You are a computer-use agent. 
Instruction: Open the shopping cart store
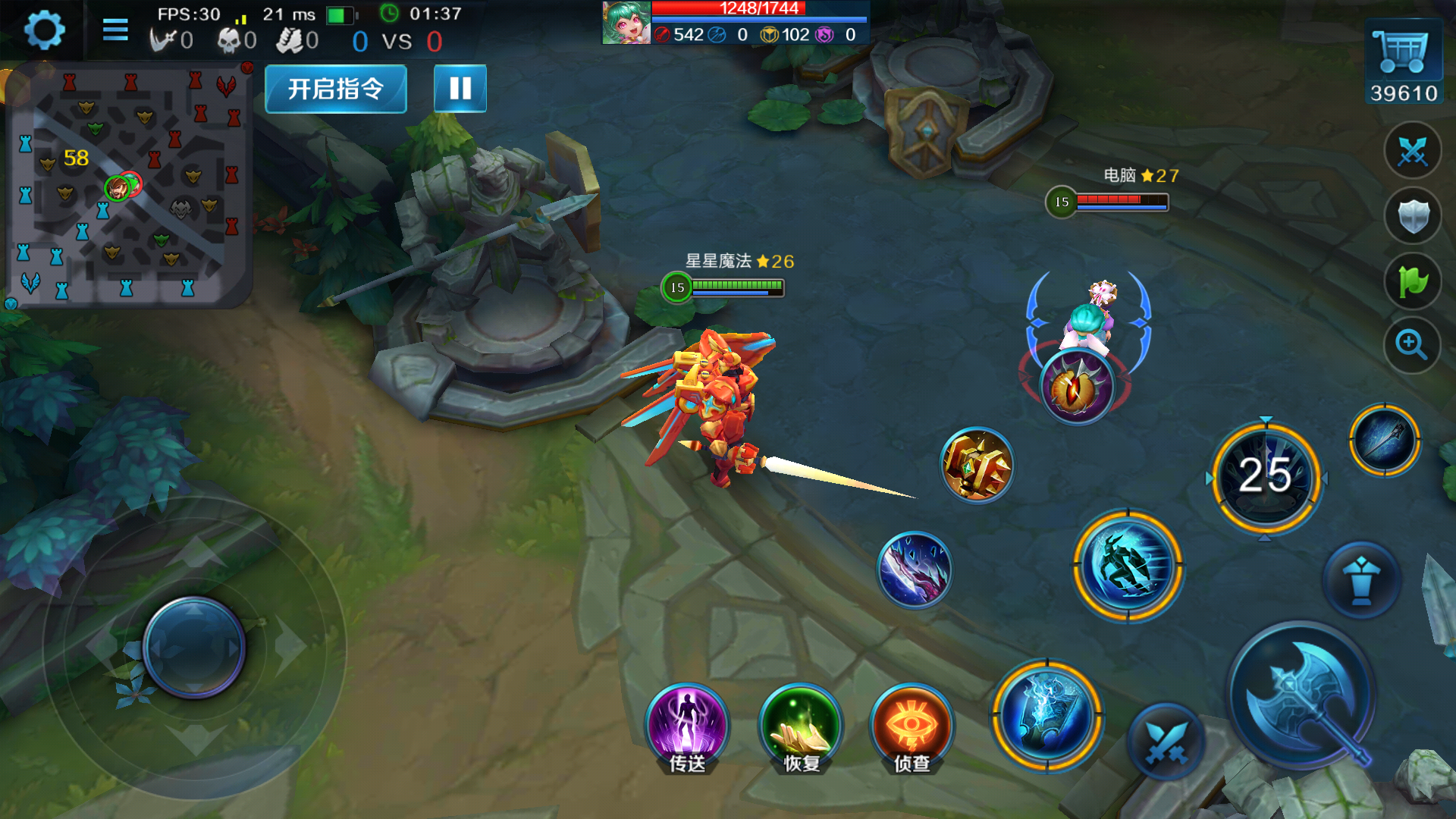click(1403, 52)
